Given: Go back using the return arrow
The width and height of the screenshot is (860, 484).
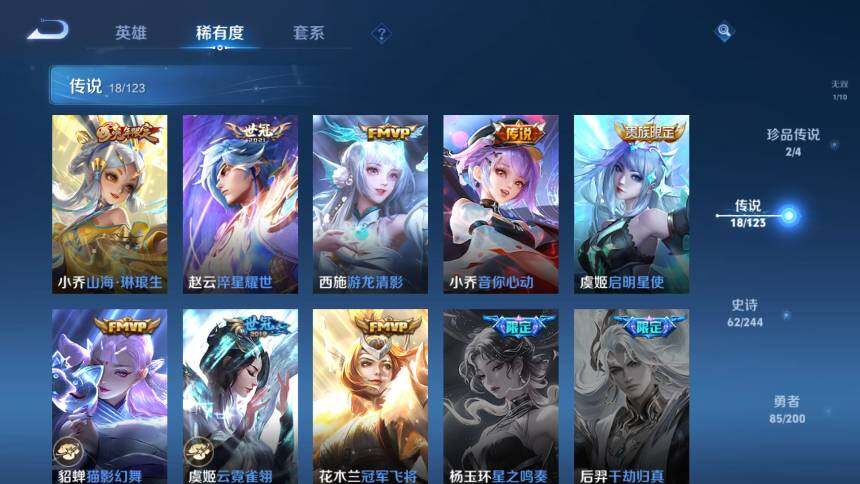Looking at the screenshot, I should pos(47,31).
